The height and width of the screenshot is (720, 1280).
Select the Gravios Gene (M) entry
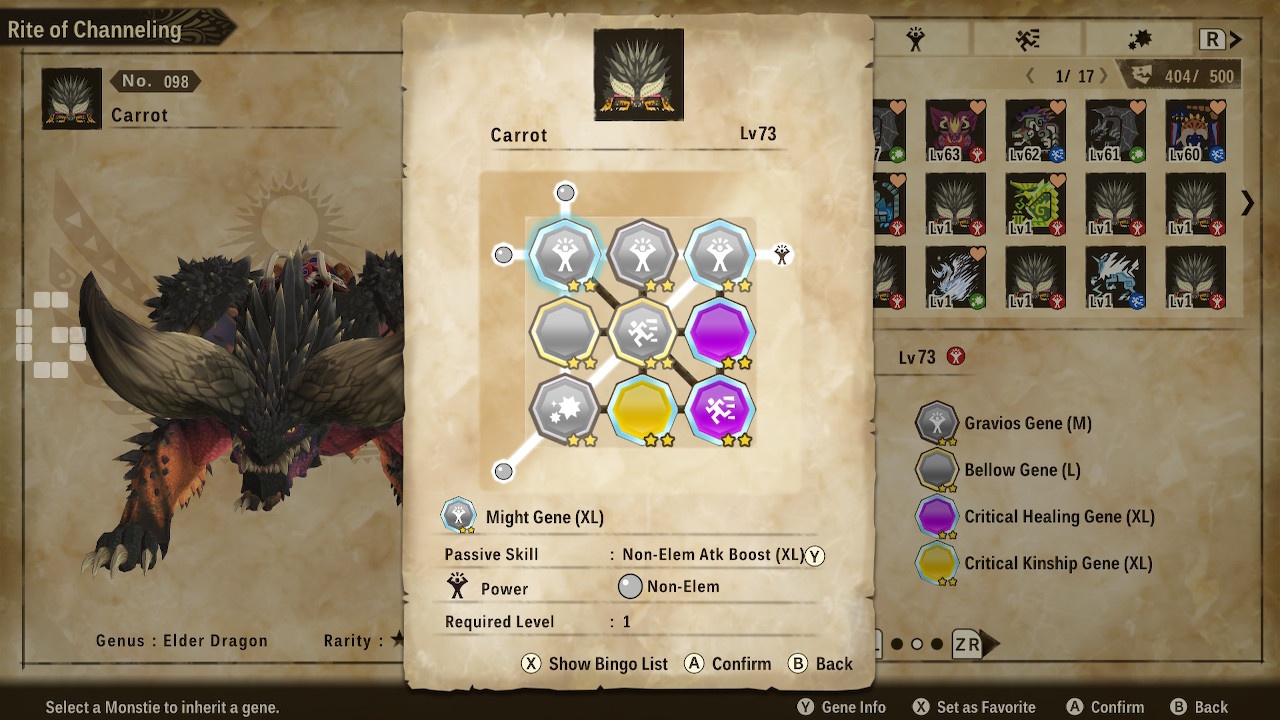click(x=1027, y=423)
